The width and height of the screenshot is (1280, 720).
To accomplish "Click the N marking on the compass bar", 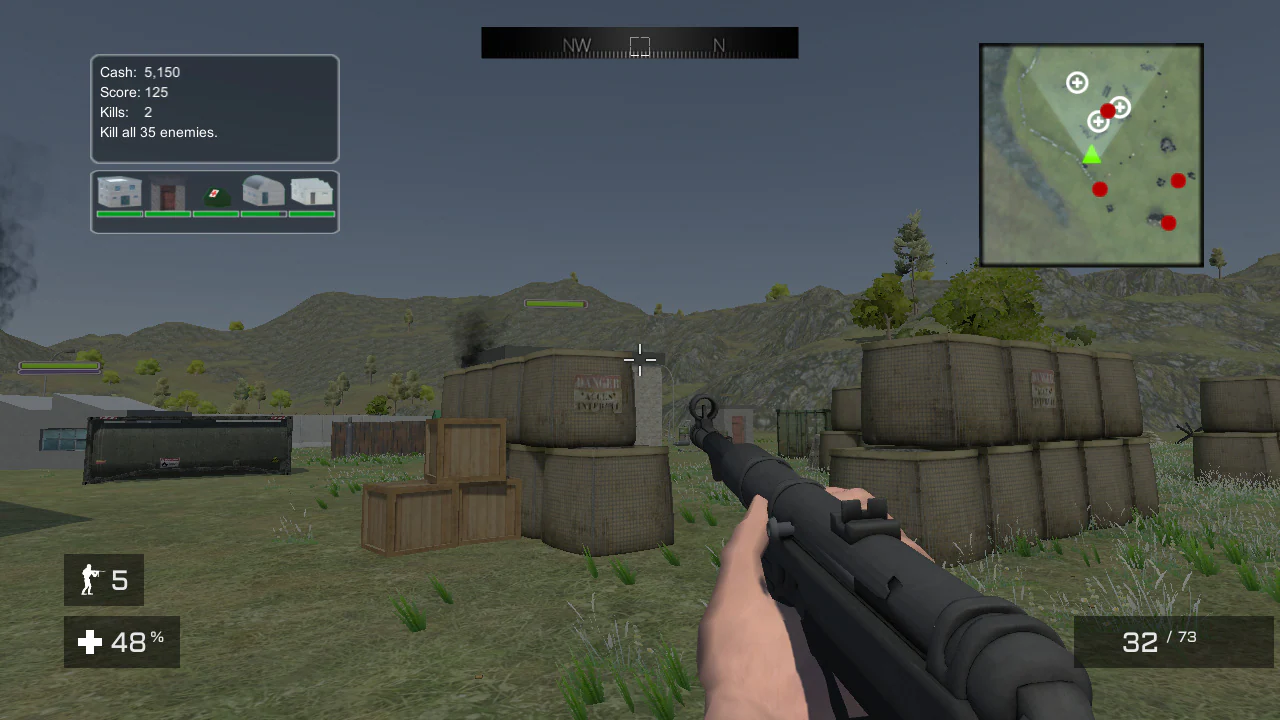I will click(x=718, y=45).
